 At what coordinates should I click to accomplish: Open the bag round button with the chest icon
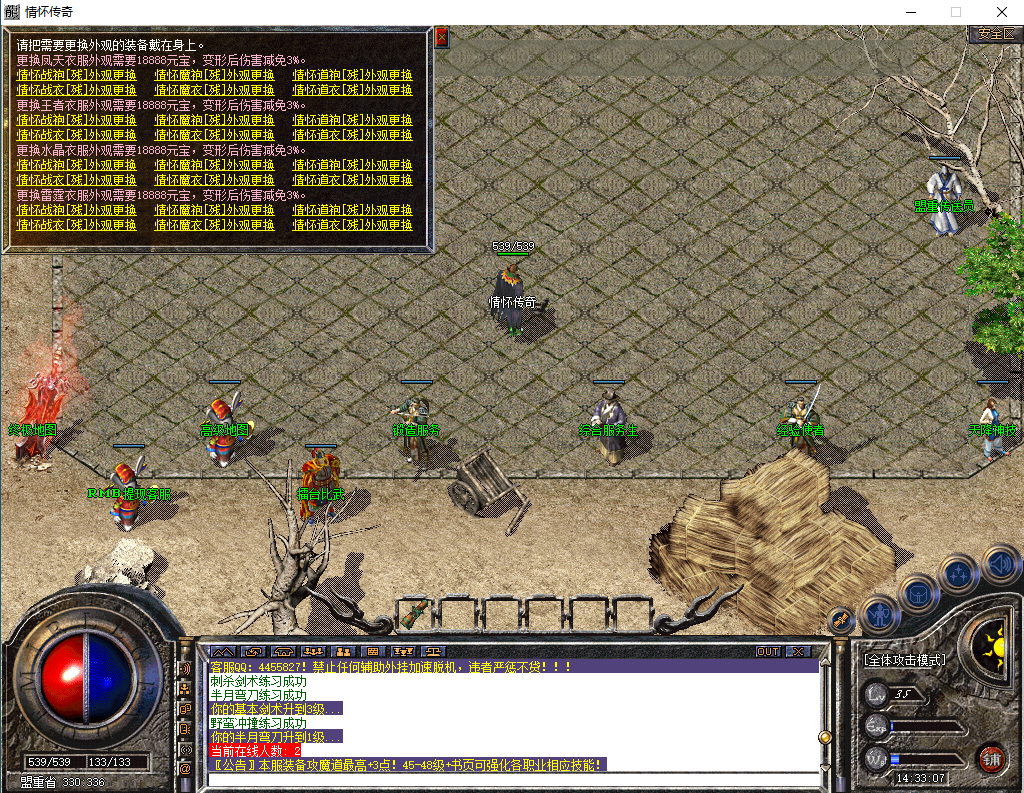click(918, 593)
